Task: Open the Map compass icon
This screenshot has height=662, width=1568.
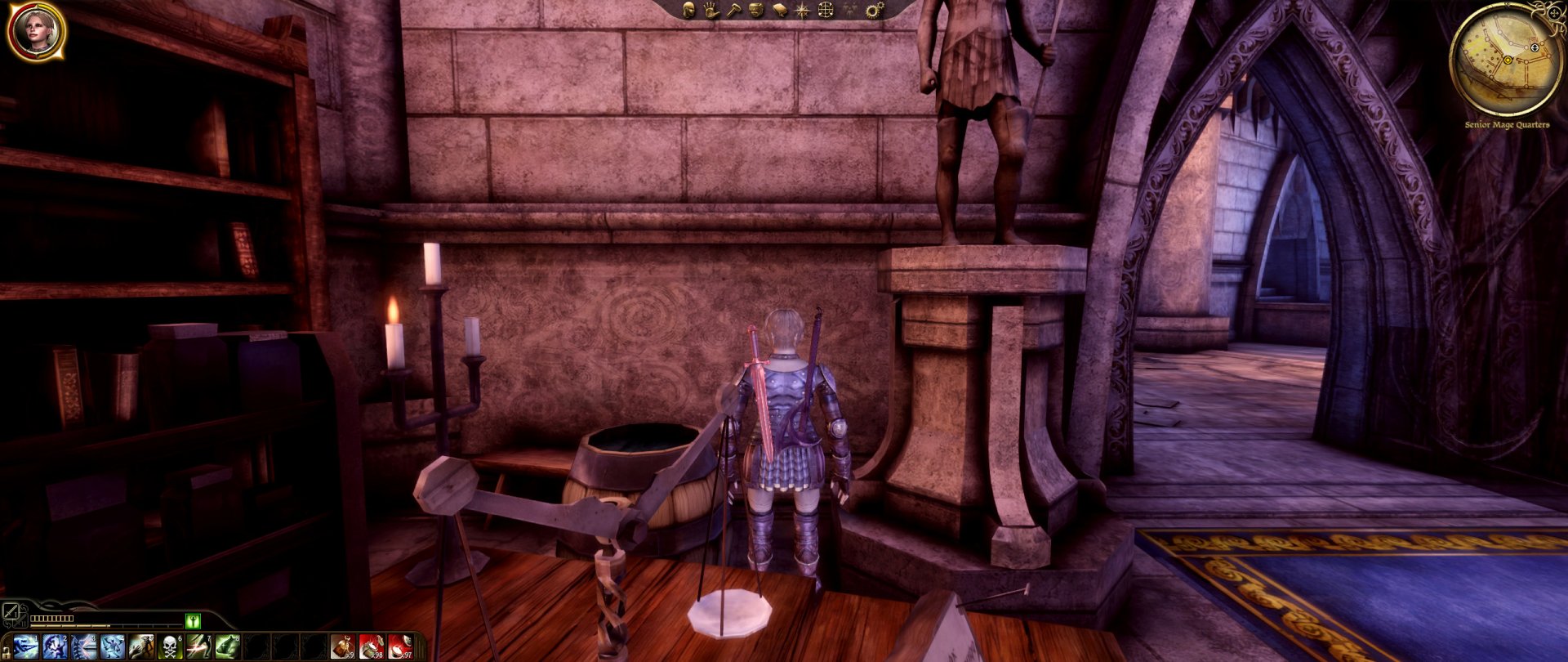Action: click(802, 10)
